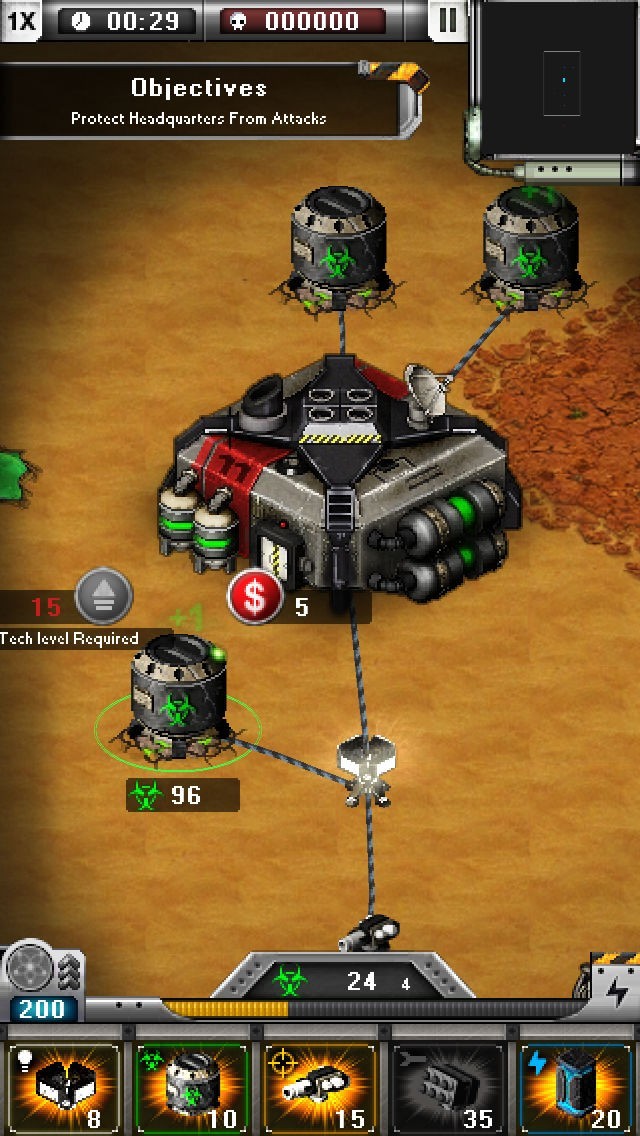Toggle the 1X game speed button

(x=21, y=20)
